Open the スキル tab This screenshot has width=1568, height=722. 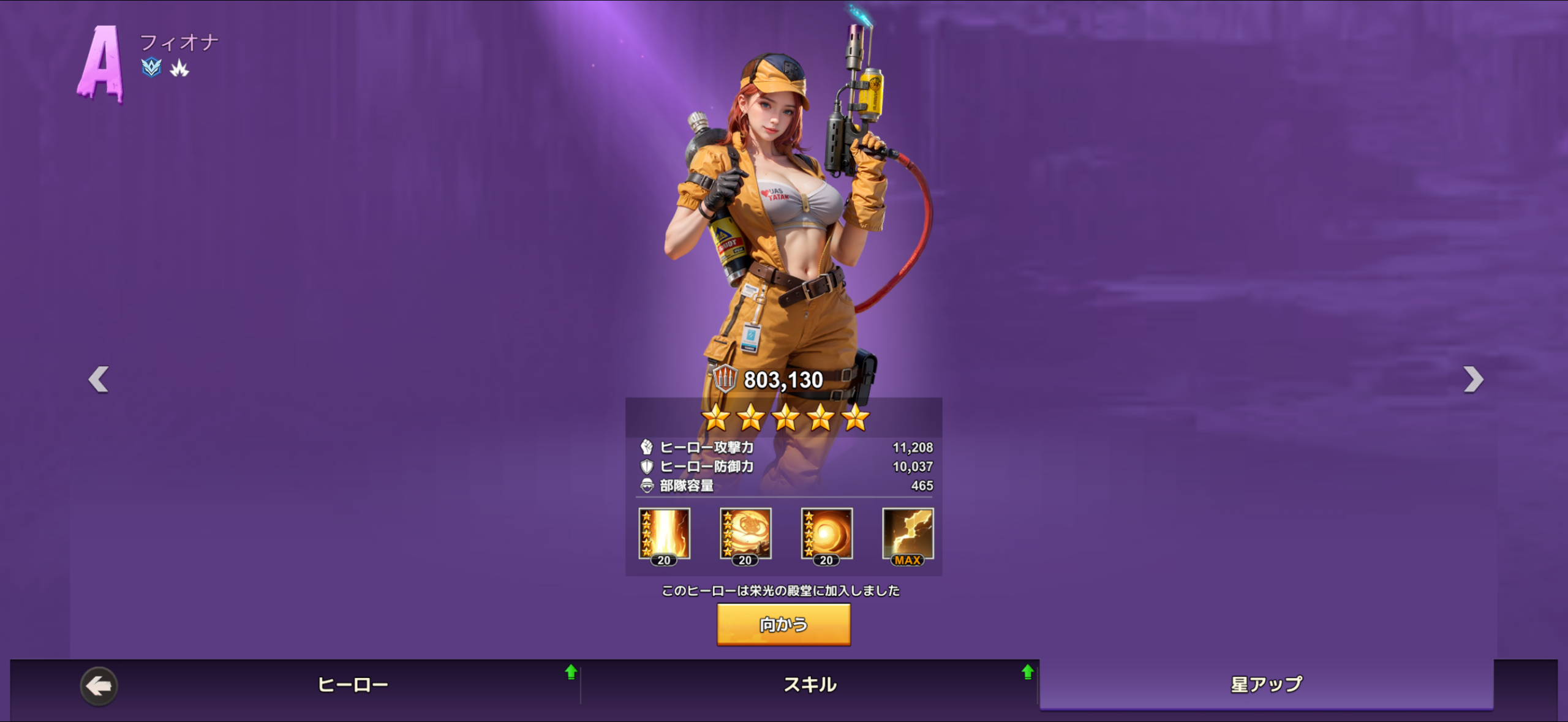[x=810, y=685]
